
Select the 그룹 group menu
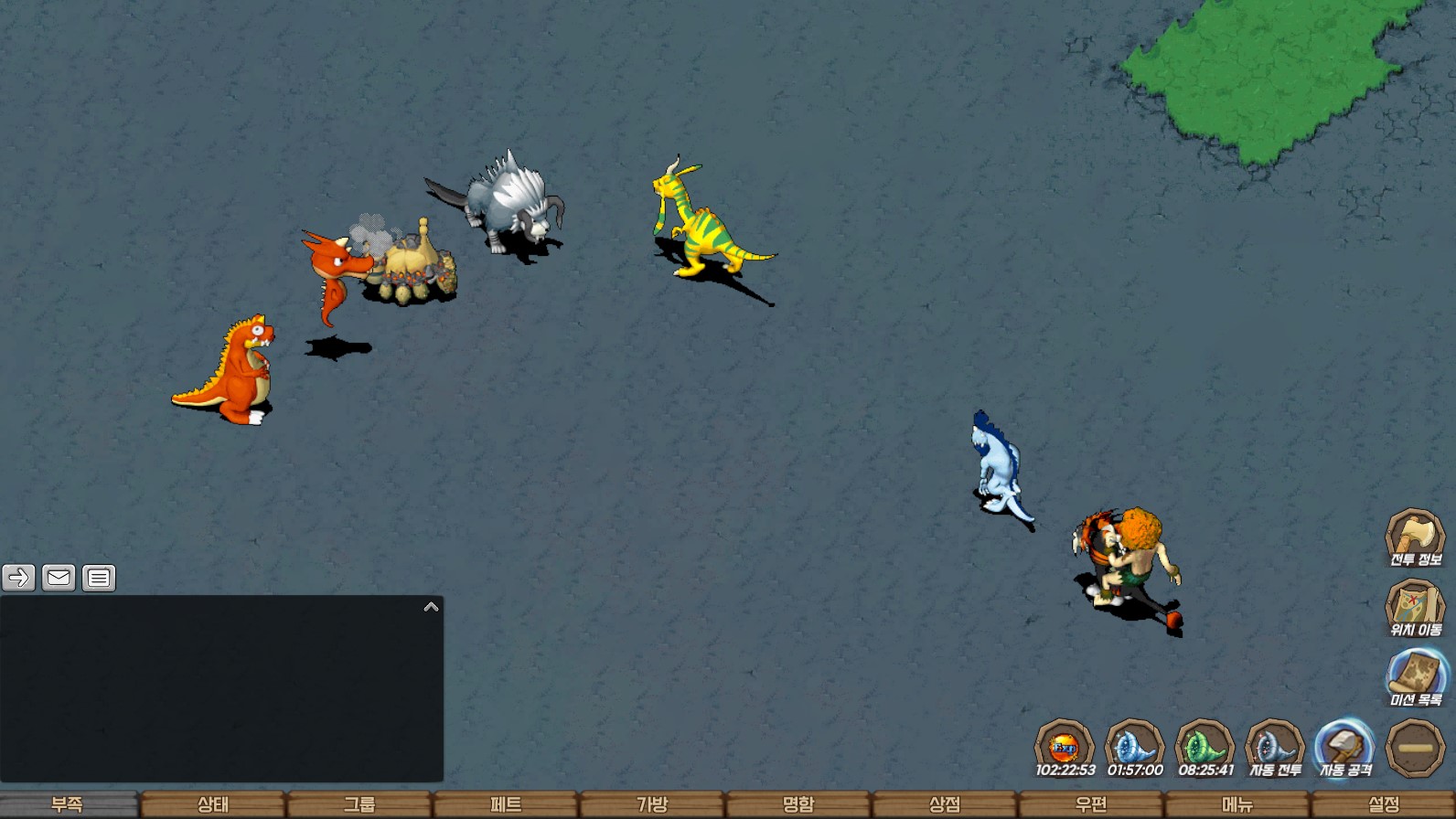pyautogui.click(x=359, y=804)
